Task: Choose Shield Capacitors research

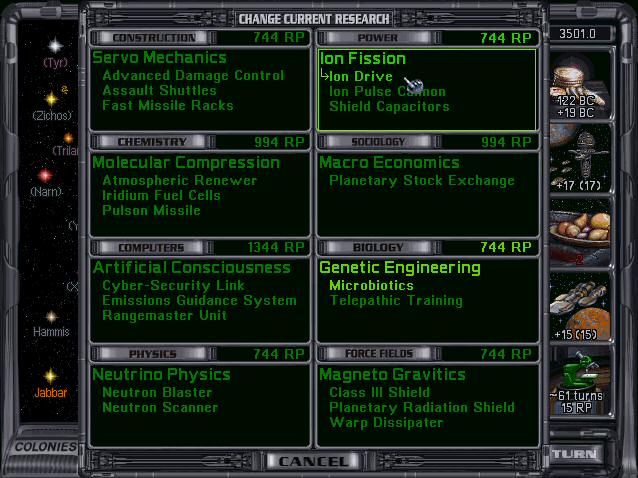Action: [389, 107]
